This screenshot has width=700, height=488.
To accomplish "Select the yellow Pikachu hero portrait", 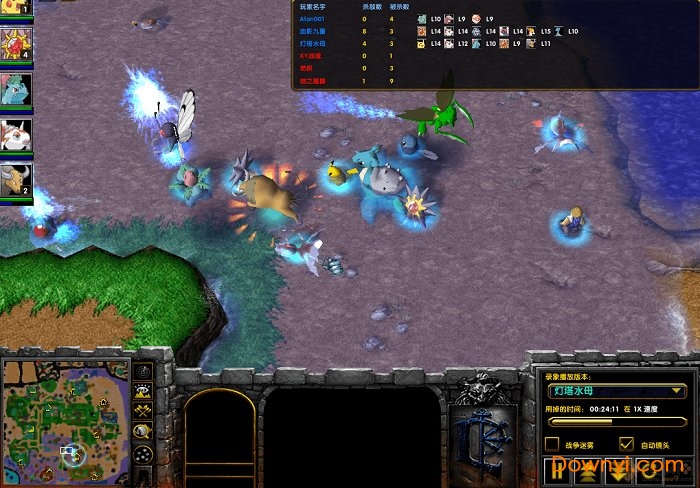I will [x=15, y=8].
